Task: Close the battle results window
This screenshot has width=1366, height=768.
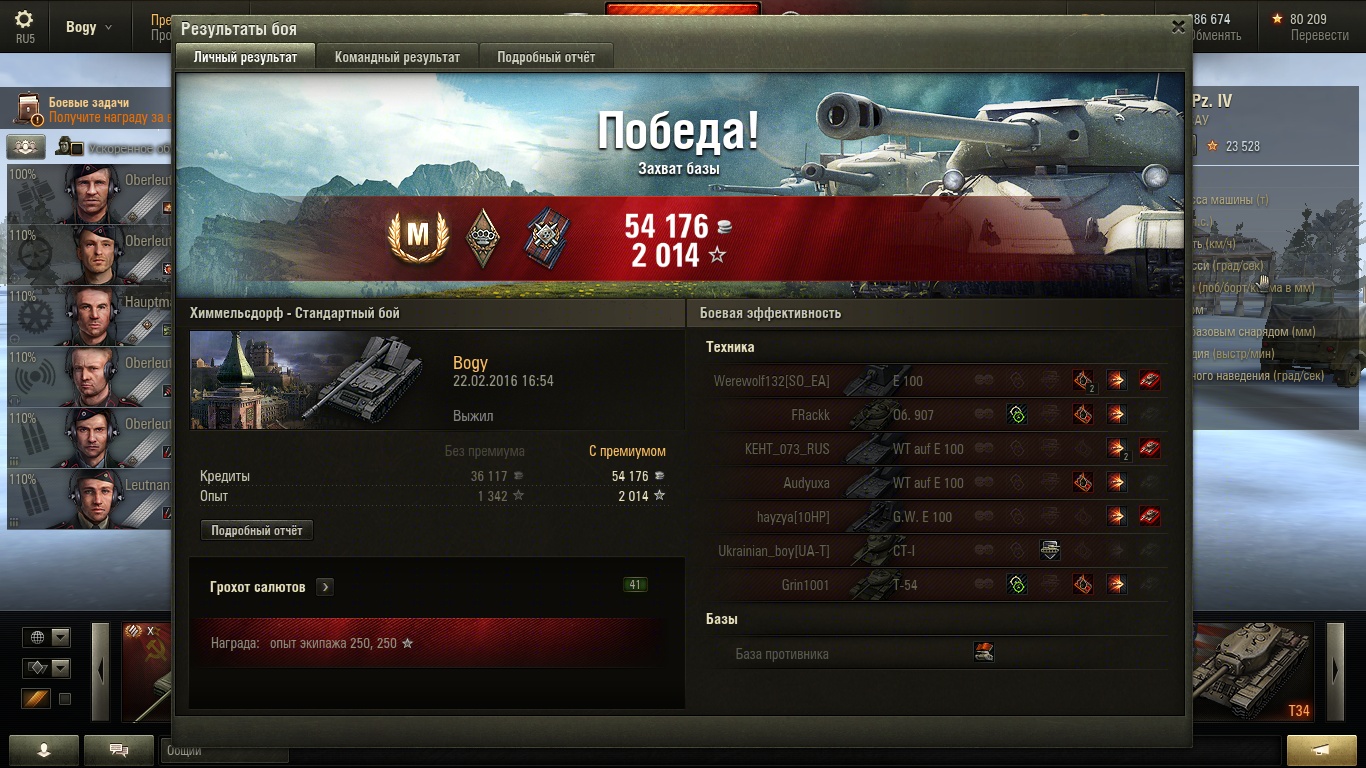Action: [x=1178, y=28]
